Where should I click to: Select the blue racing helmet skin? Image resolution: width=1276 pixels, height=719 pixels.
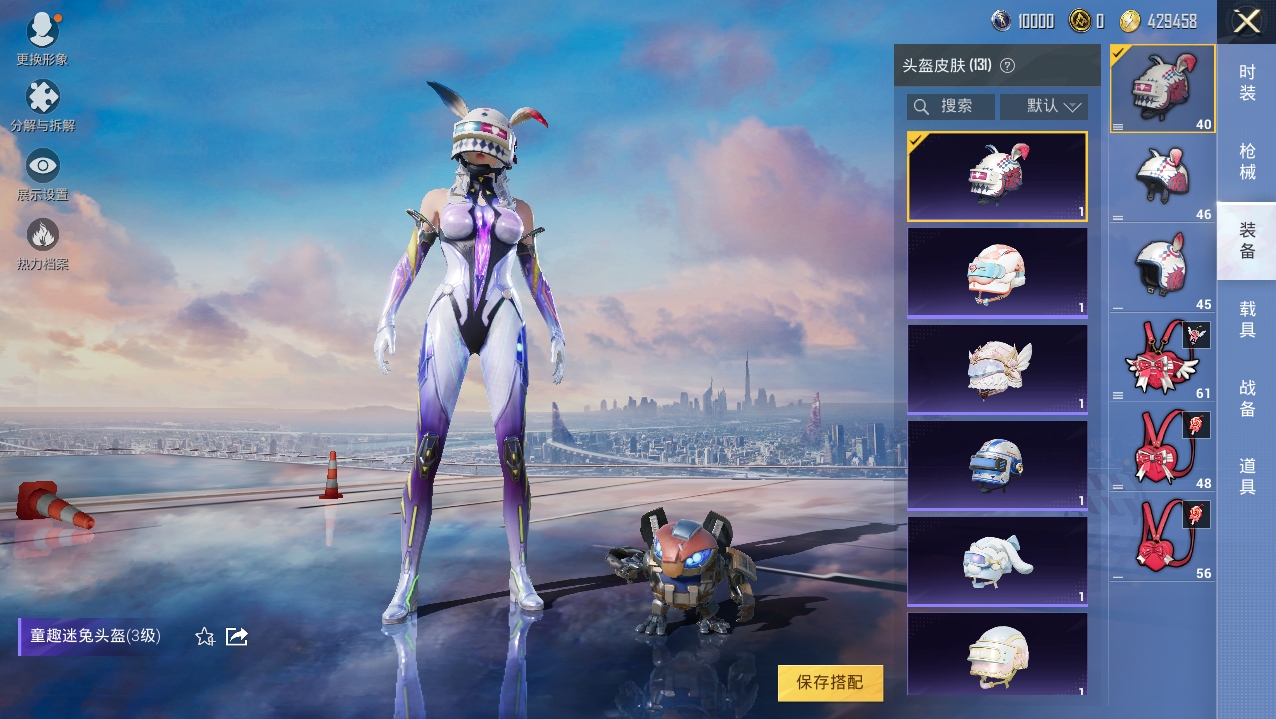click(x=996, y=465)
